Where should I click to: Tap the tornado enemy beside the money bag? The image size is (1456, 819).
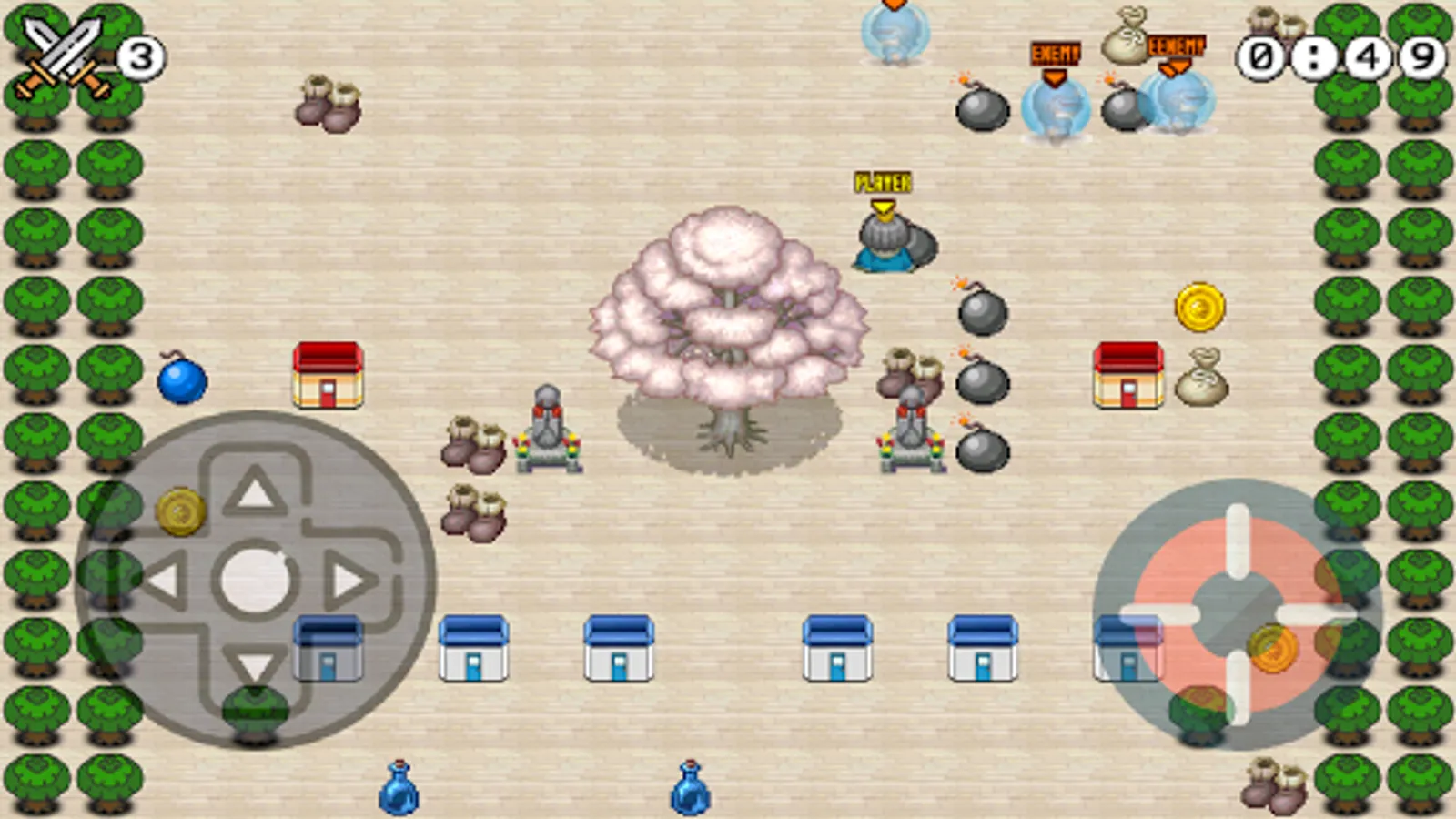coord(1178,100)
